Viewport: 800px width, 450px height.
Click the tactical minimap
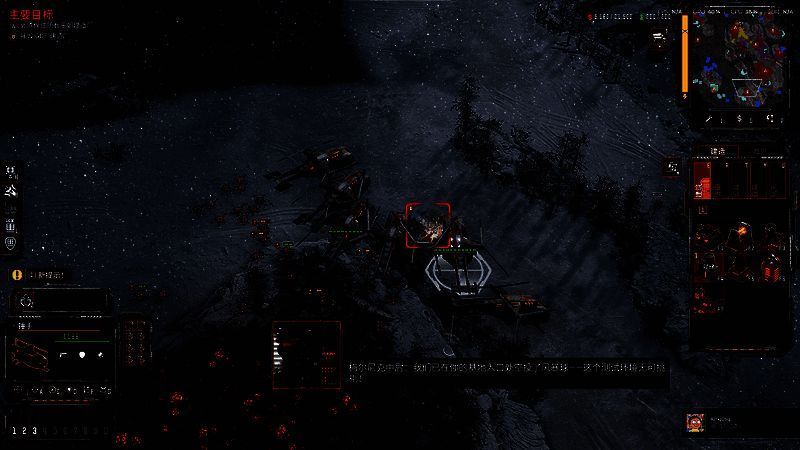click(x=743, y=56)
